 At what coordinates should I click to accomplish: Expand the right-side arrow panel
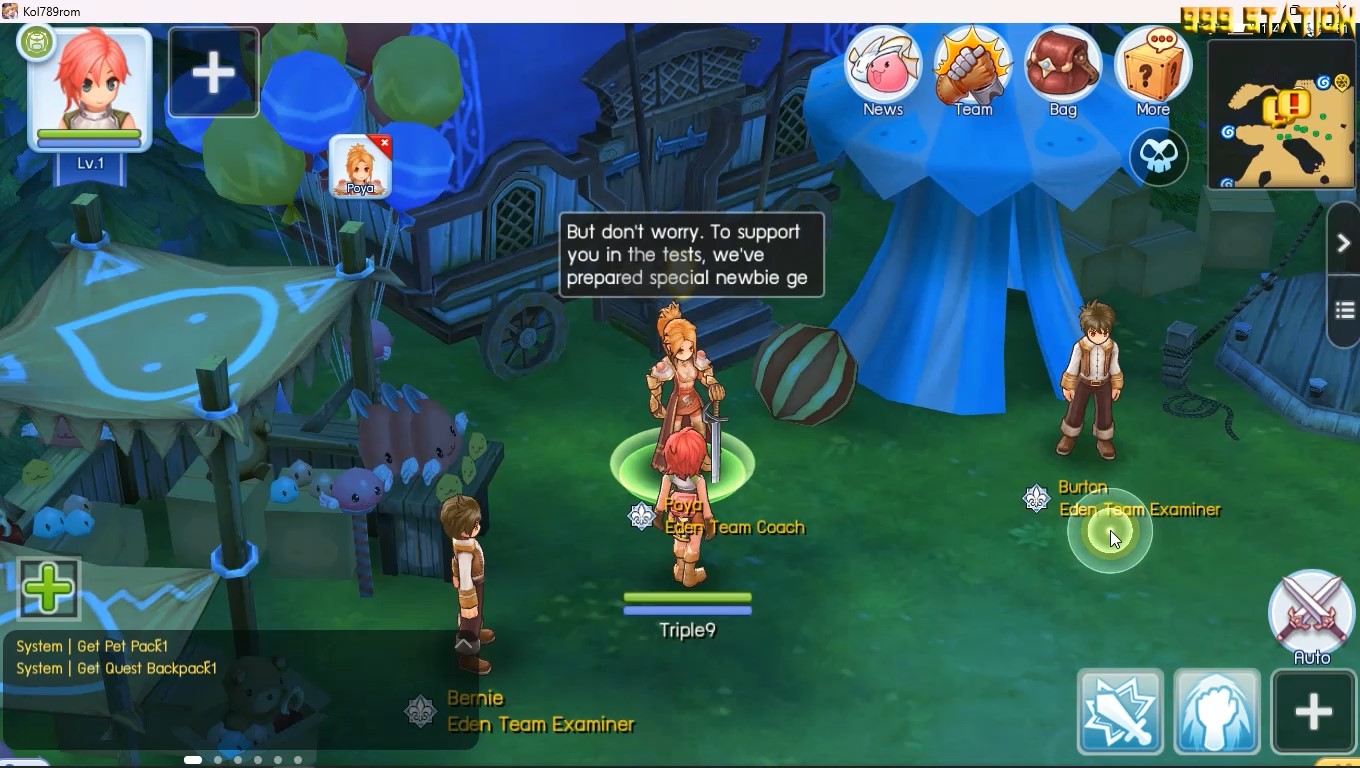pos(1344,243)
